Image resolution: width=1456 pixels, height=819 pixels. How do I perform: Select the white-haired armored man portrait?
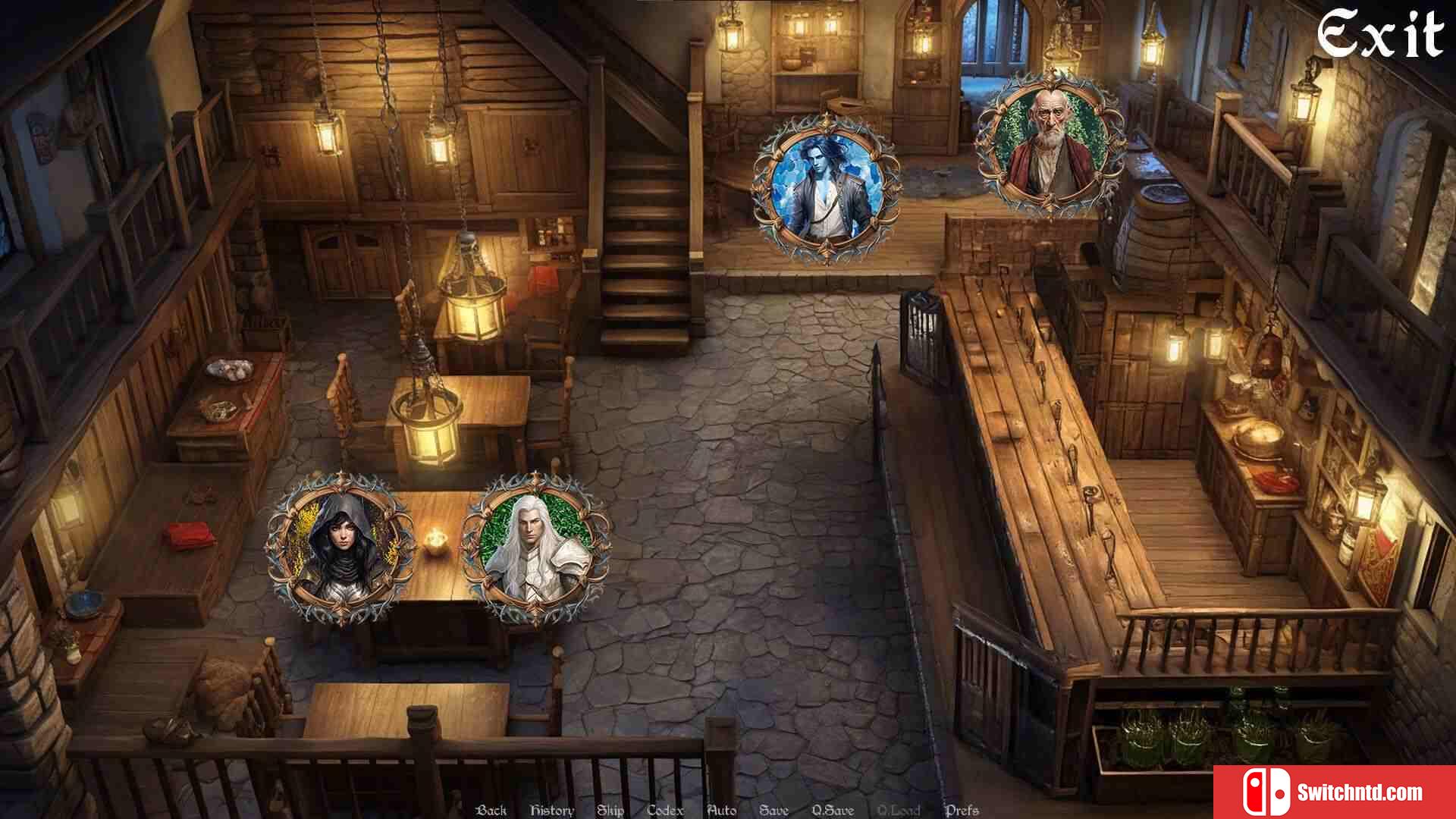[535, 548]
